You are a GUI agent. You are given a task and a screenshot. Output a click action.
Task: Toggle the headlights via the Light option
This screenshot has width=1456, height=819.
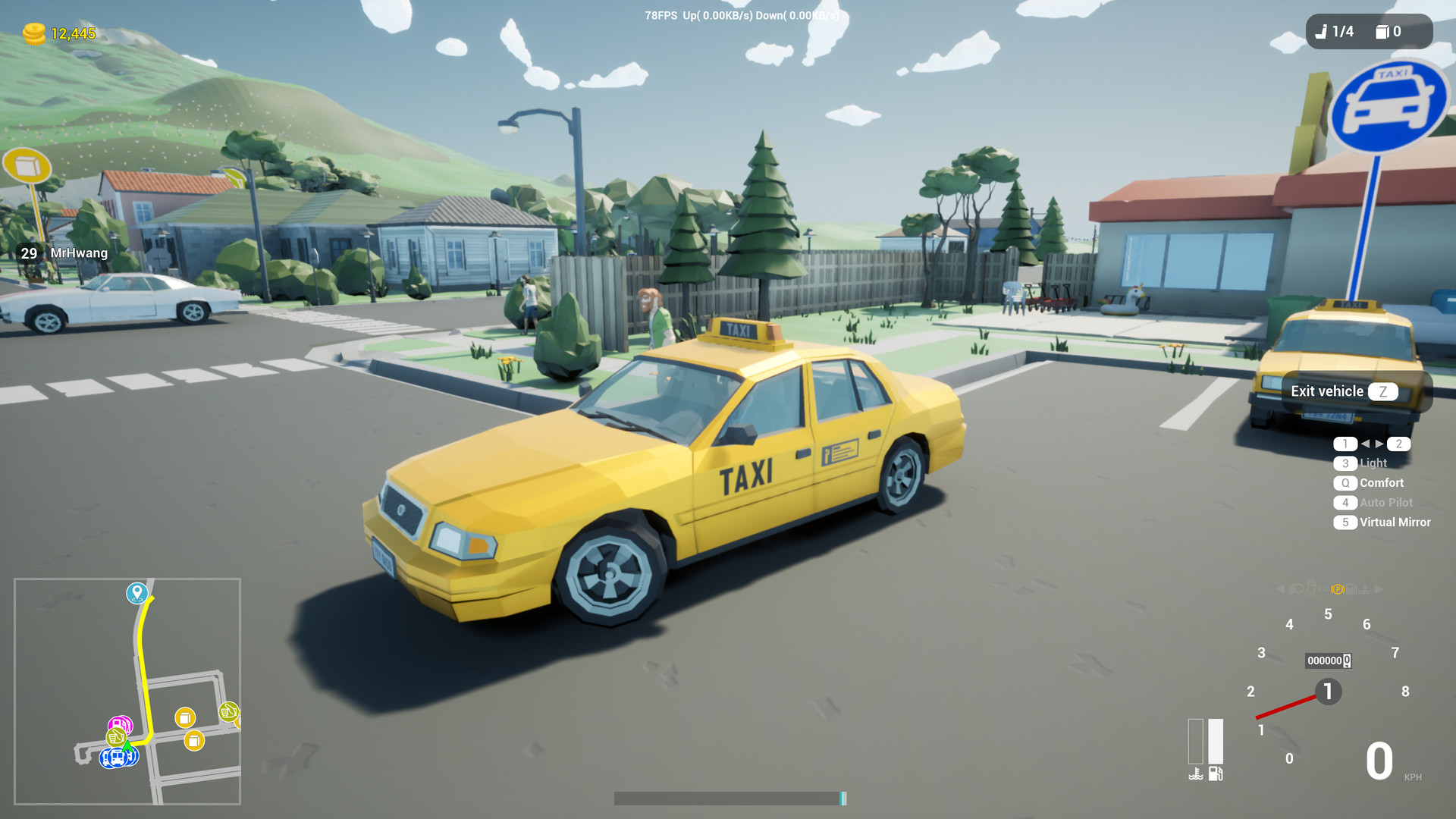tap(1373, 463)
